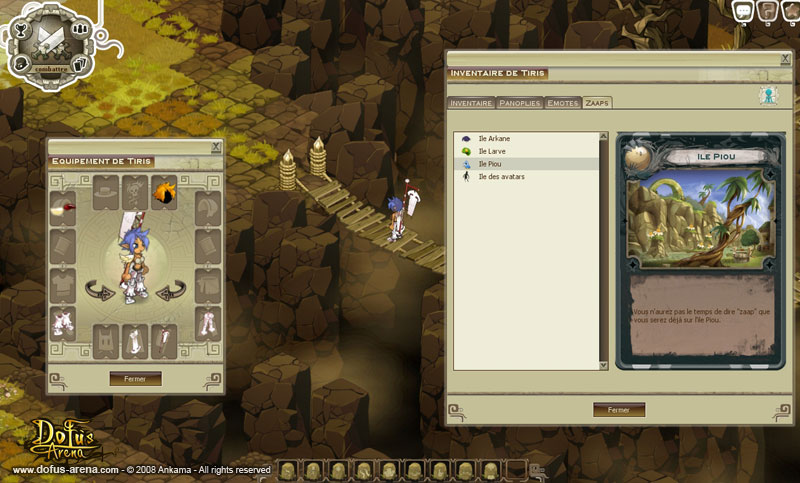800x483 pixels.
Task: Click the teal character icon in inventory
Action: 768,96
